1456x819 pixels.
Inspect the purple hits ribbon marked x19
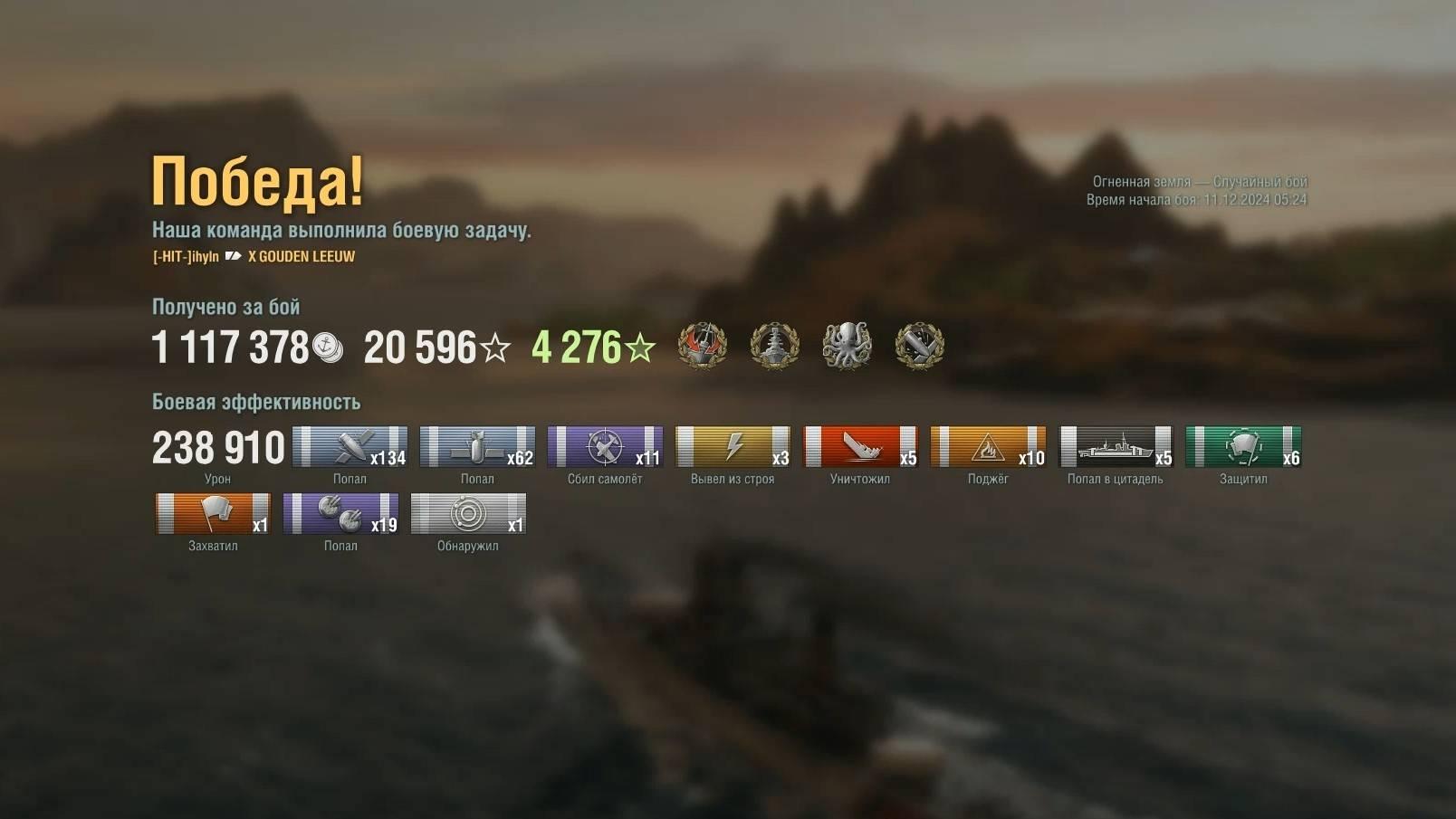(340, 514)
